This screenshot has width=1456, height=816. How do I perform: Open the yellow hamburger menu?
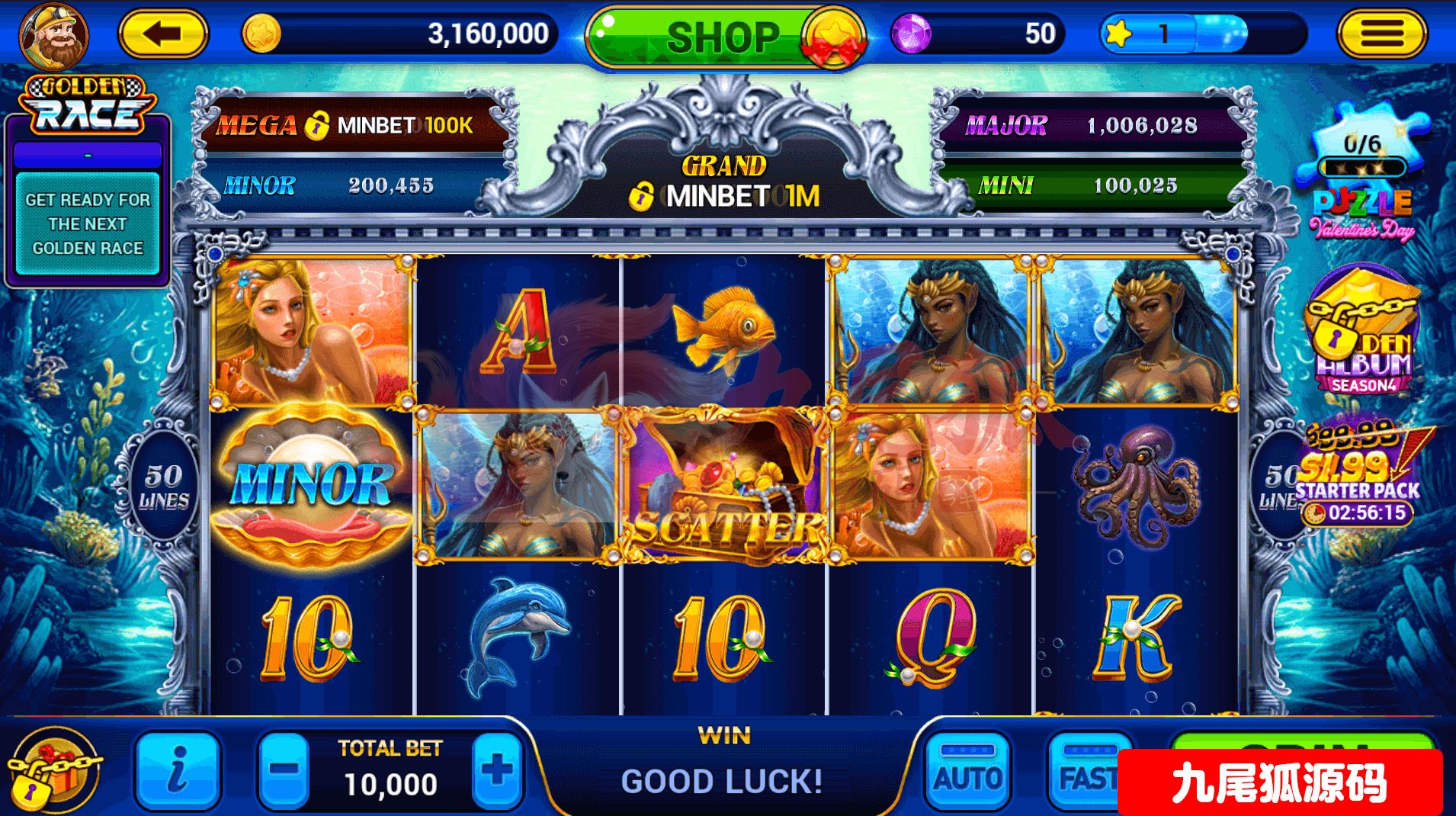pos(1381,34)
